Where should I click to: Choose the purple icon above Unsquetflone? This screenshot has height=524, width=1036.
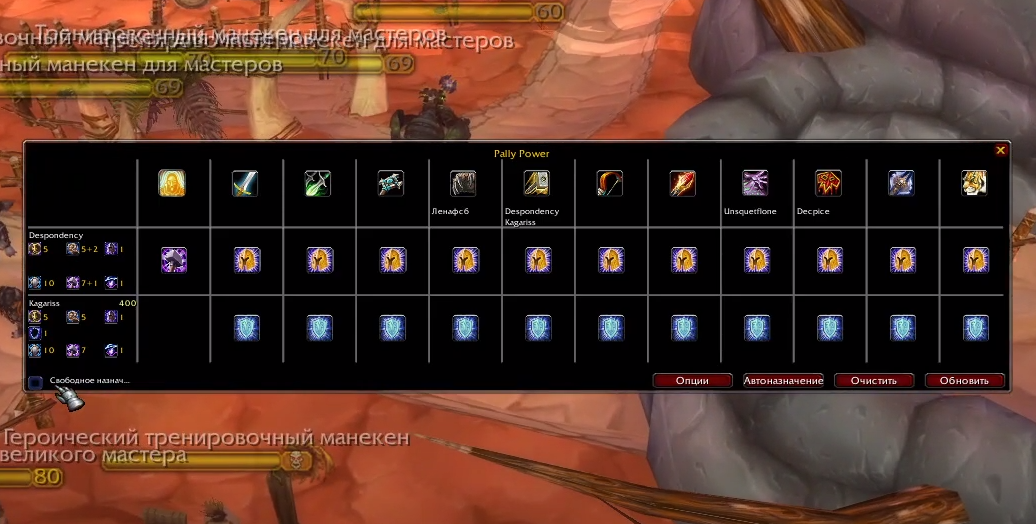click(x=755, y=183)
